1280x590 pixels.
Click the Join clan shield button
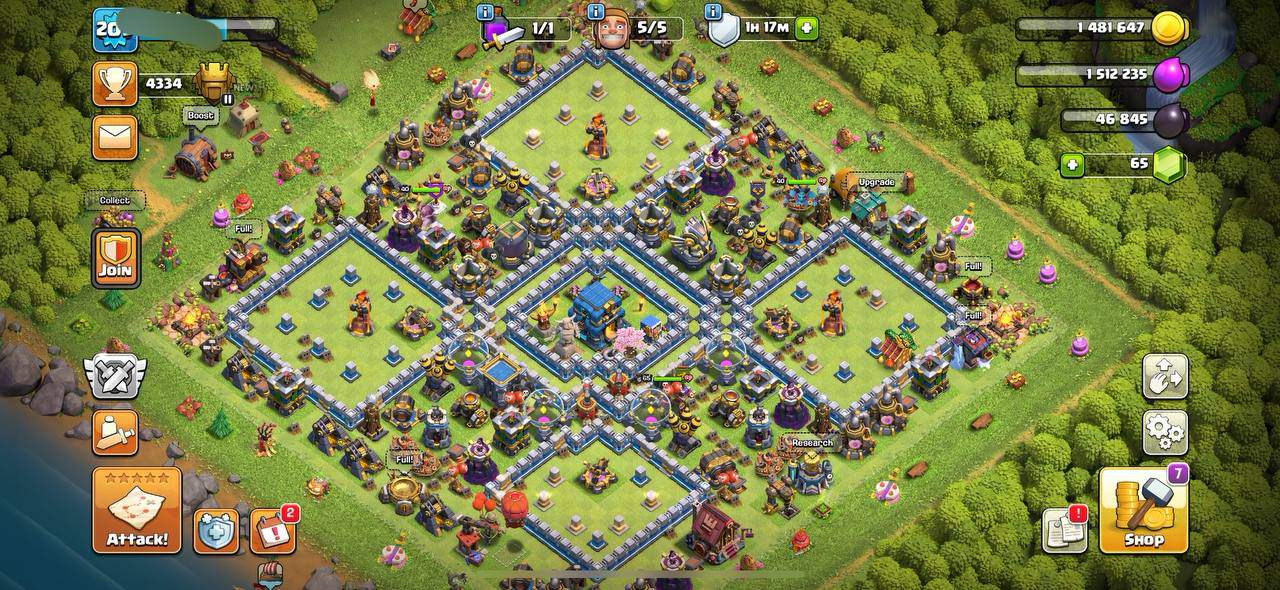coord(116,257)
